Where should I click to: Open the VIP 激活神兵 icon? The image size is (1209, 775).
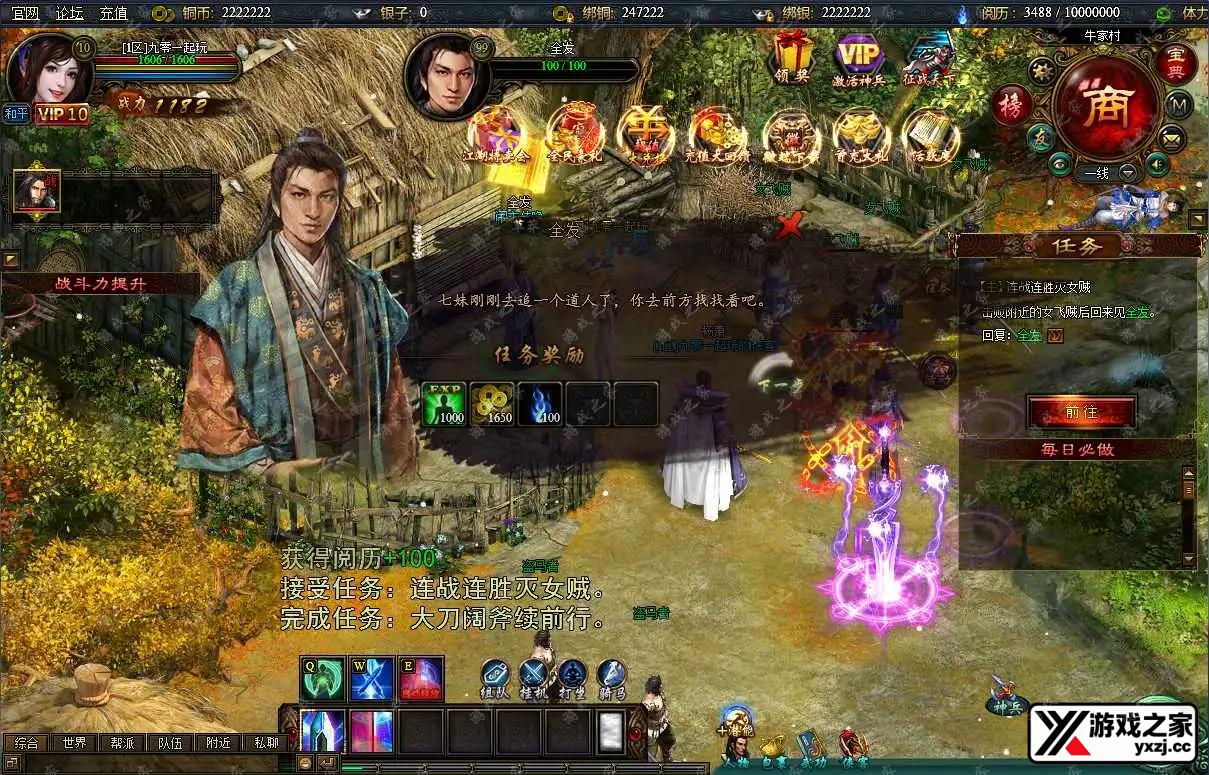coord(859,60)
